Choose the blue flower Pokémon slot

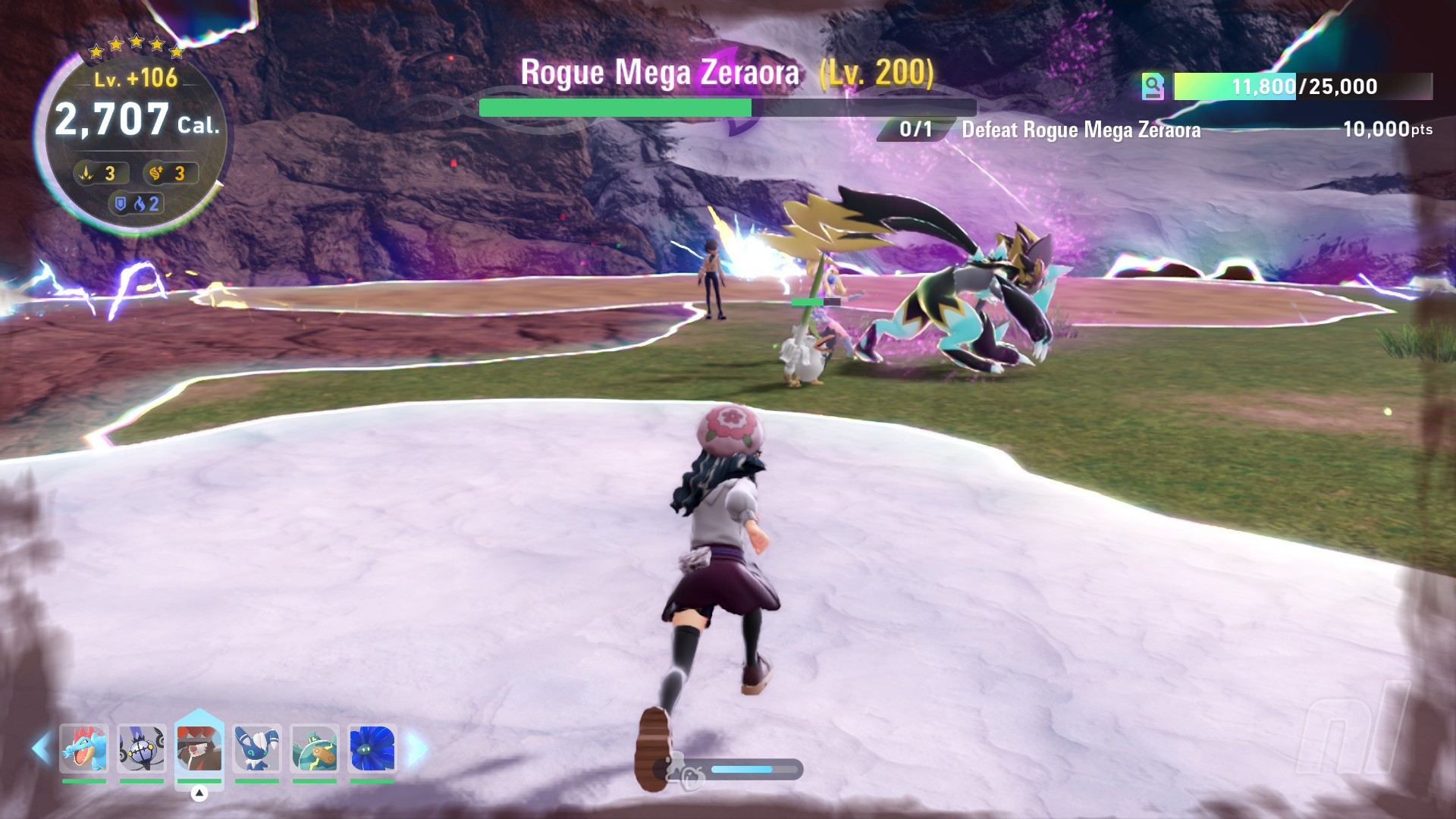tap(372, 748)
